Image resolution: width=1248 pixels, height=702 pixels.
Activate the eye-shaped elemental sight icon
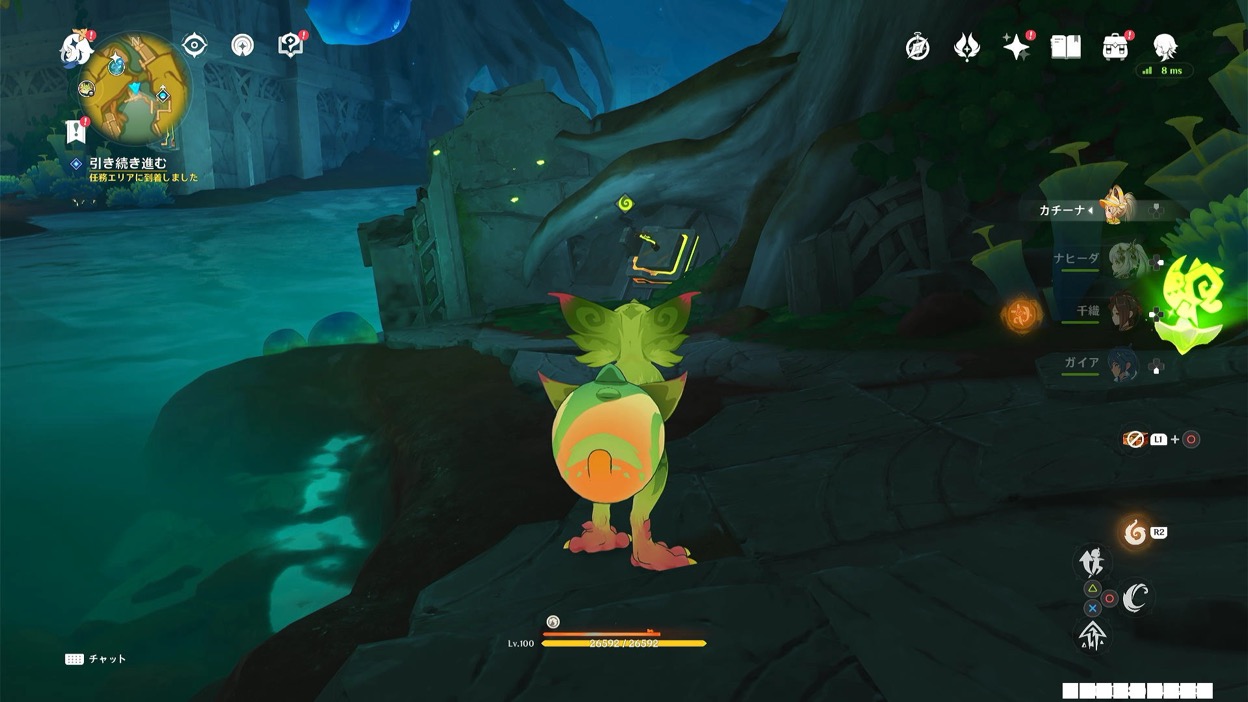194,45
